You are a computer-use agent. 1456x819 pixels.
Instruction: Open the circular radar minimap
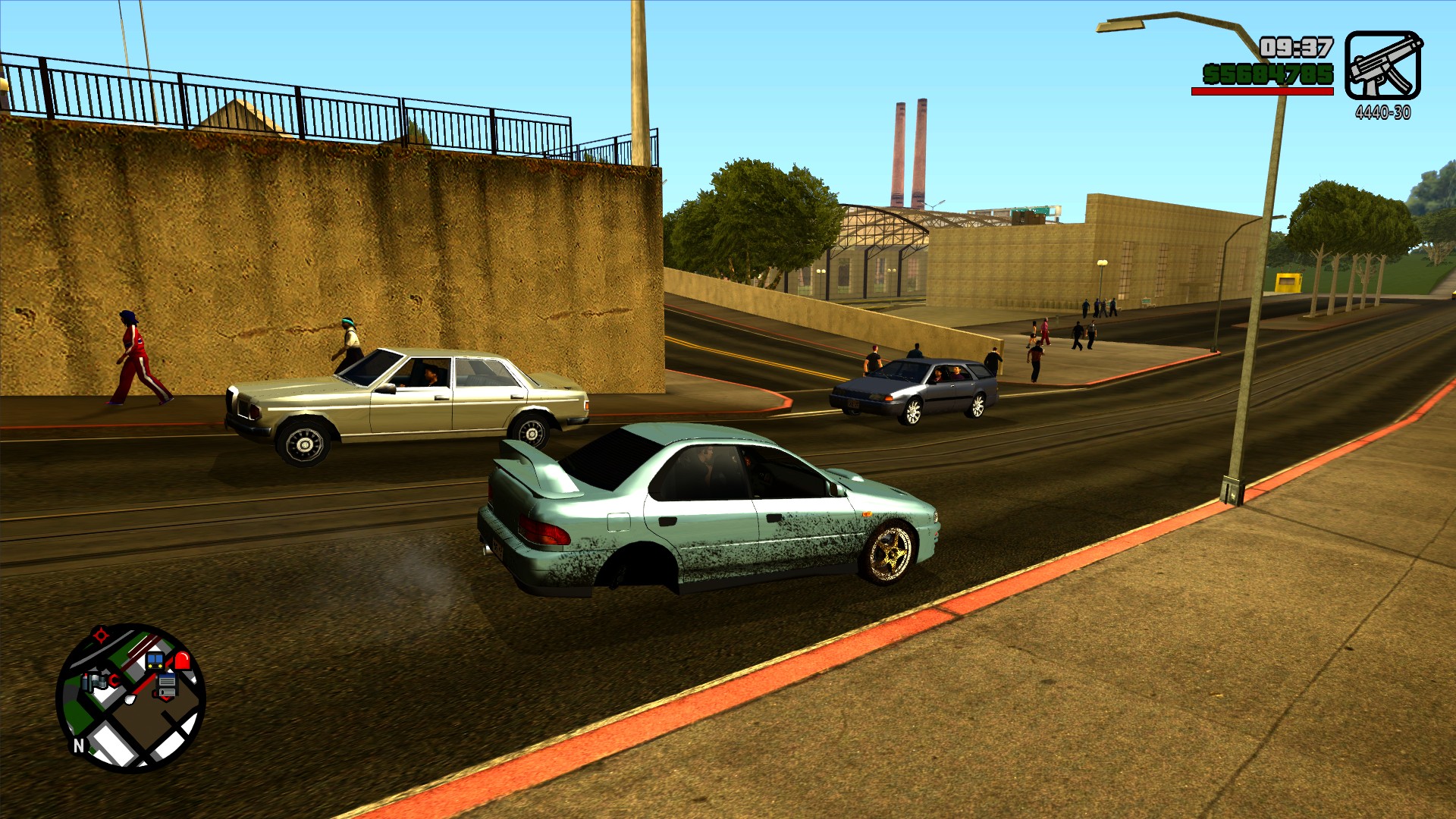pos(130,698)
